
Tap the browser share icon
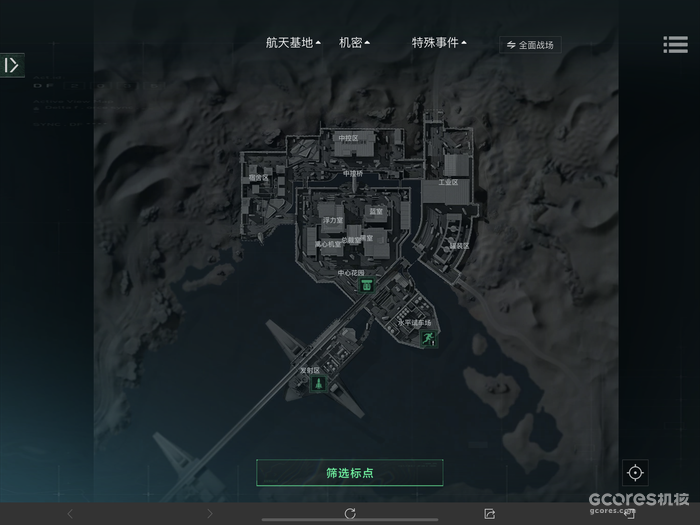(489, 514)
